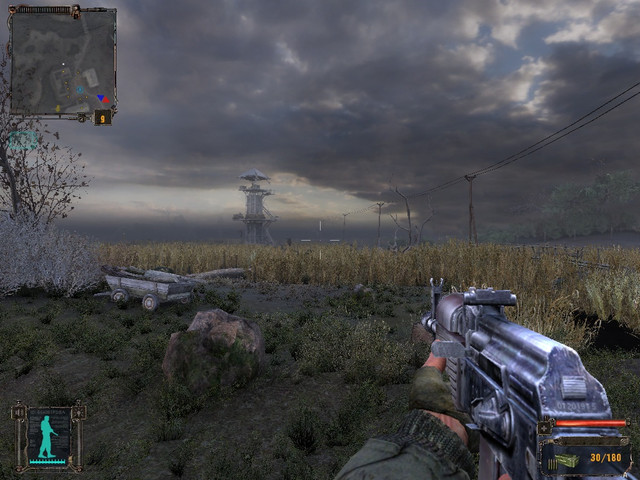The height and width of the screenshot is (480, 640).
Task: Click the faint cyan icon below the minimap
Action: (22, 141)
